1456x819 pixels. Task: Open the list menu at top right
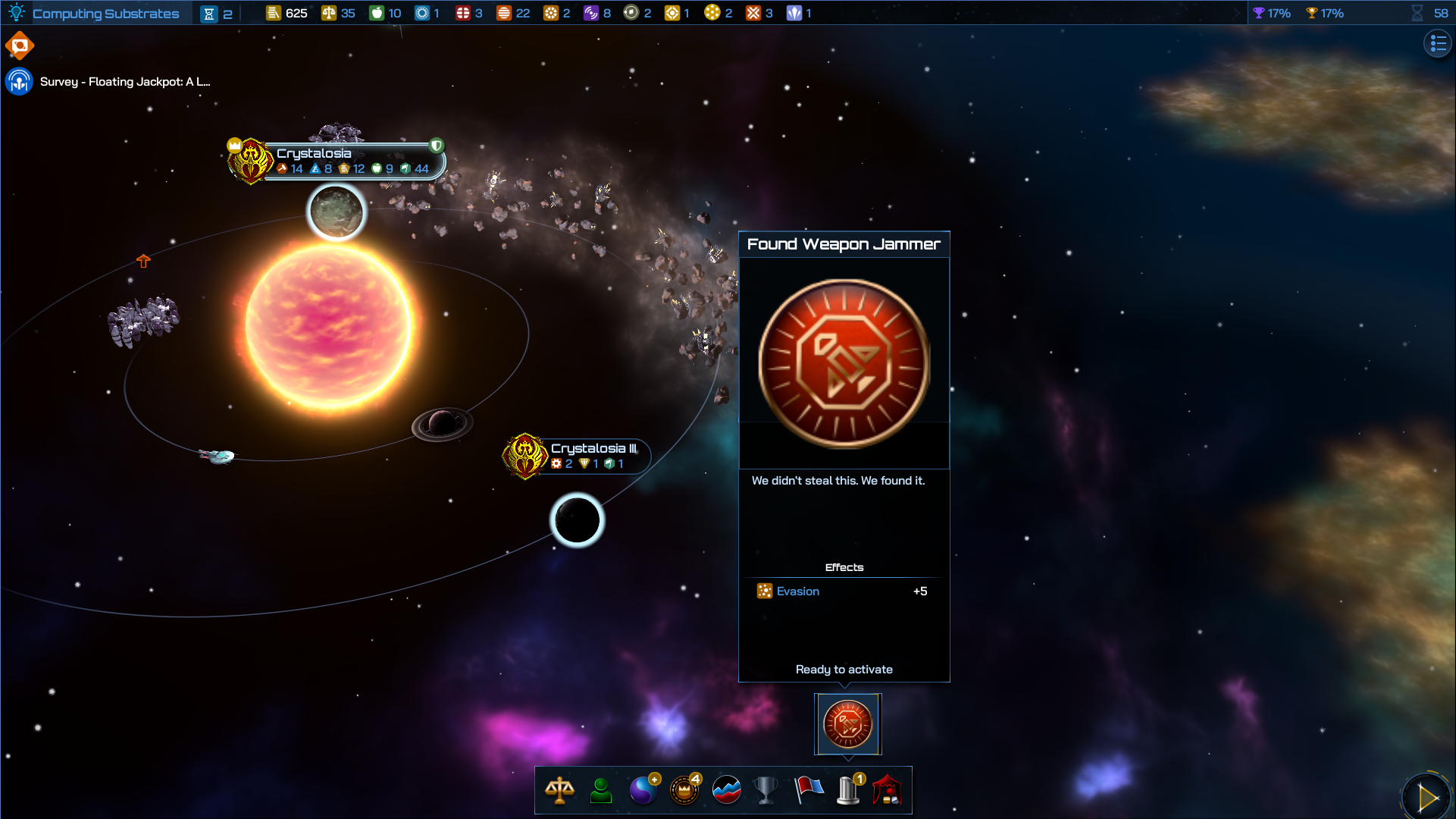pos(1437,43)
